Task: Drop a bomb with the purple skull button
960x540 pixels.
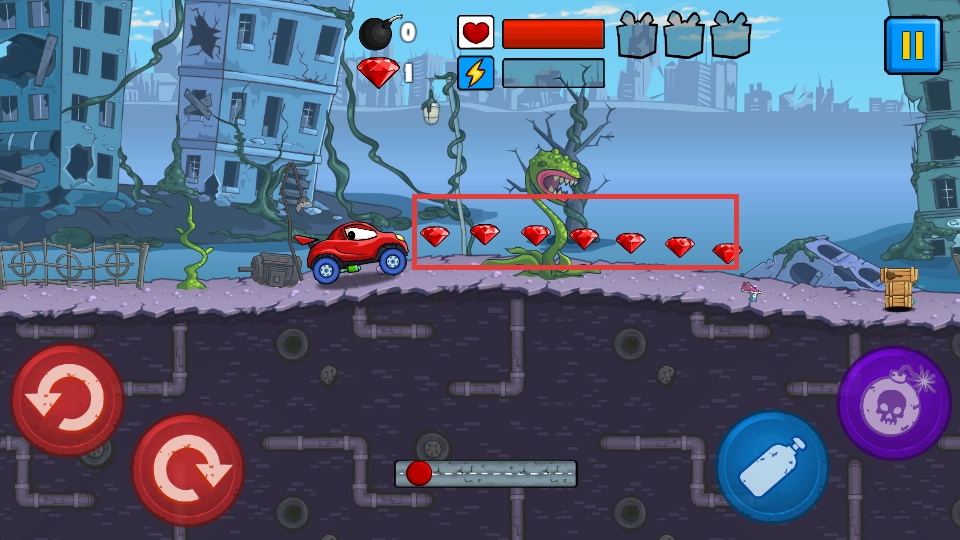Action: pyautogui.click(x=893, y=402)
